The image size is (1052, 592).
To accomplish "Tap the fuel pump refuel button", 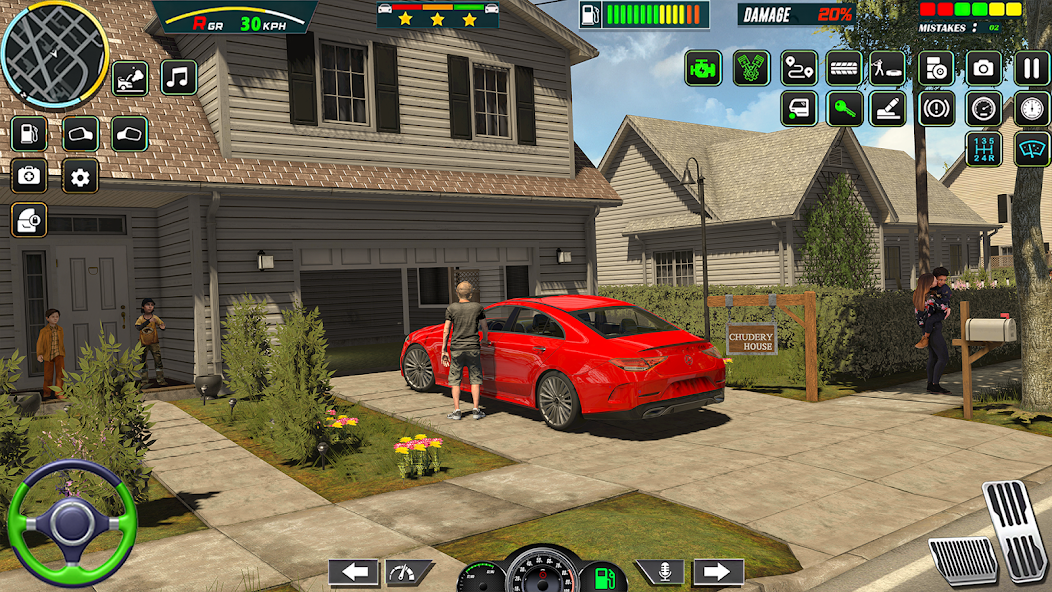I will click(29, 133).
